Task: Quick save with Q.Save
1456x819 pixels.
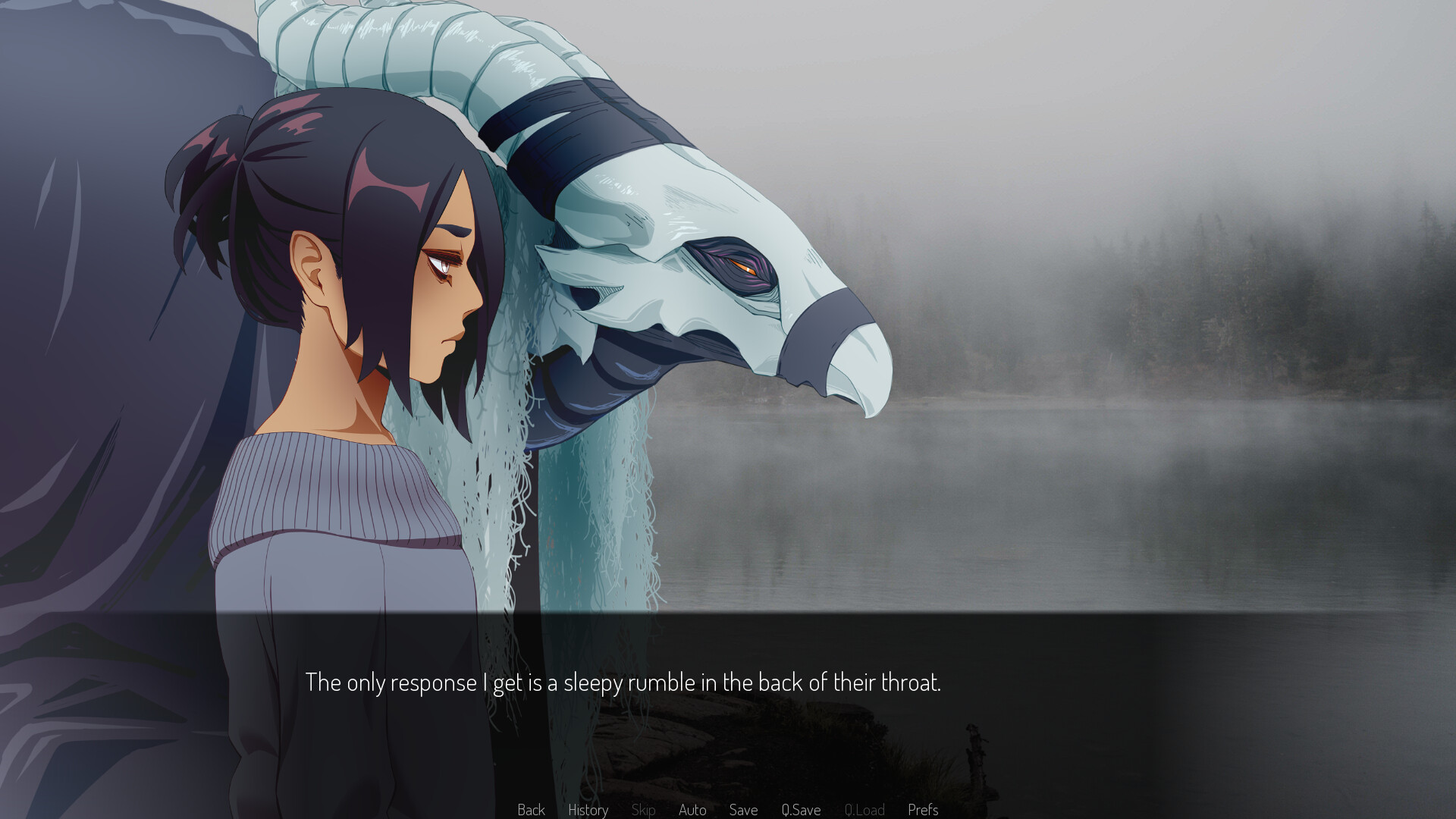Action: click(x=801, y=810)
